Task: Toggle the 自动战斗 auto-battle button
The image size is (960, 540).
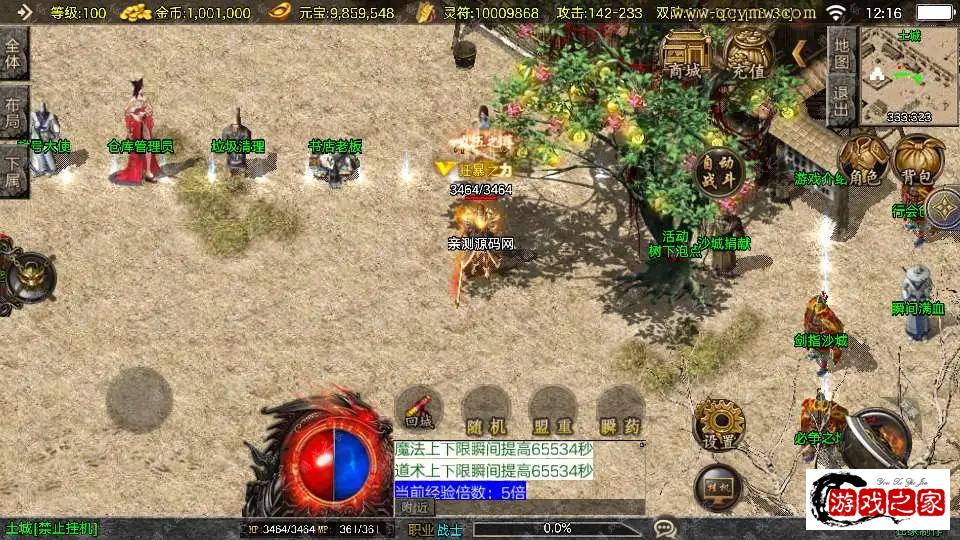Action: (x=718, y=171)
